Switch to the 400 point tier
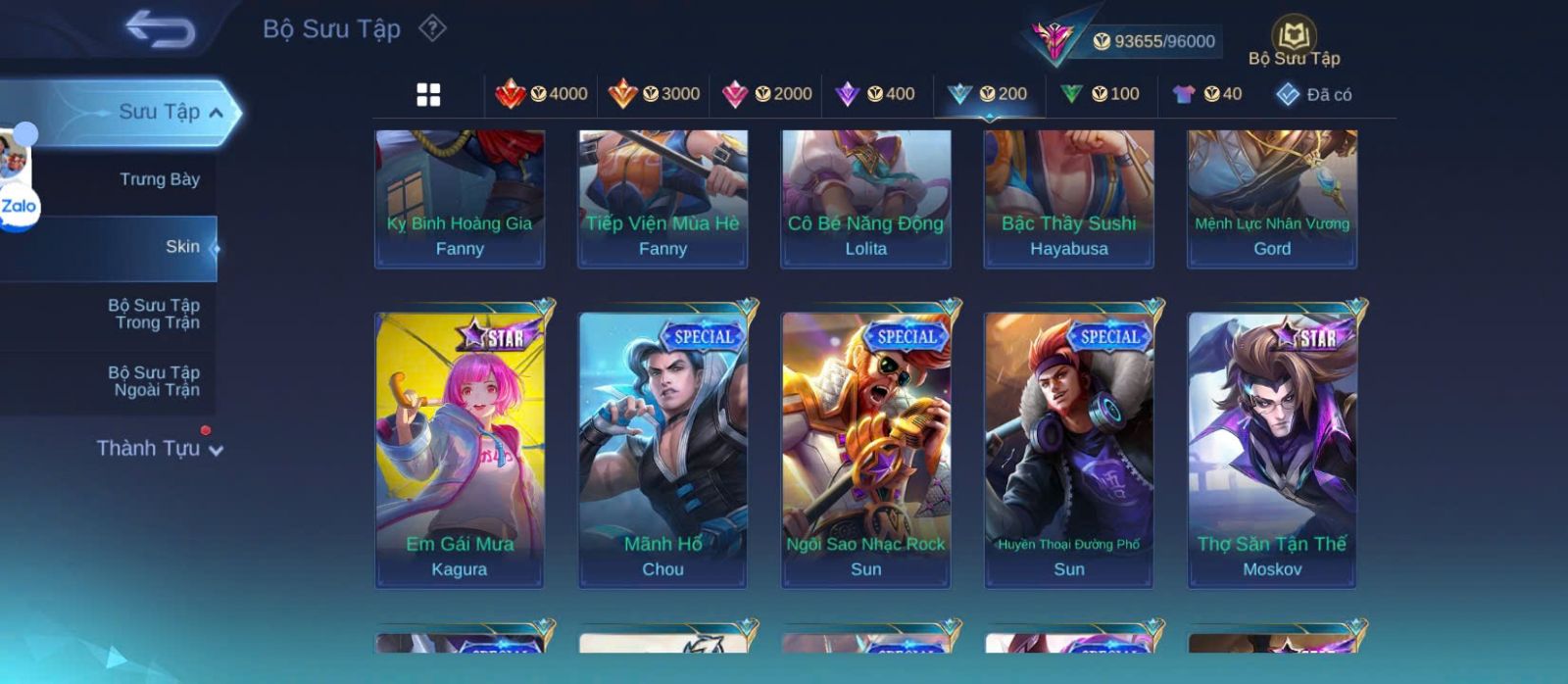Viewport: 1568px width, 684px height. 875,94
